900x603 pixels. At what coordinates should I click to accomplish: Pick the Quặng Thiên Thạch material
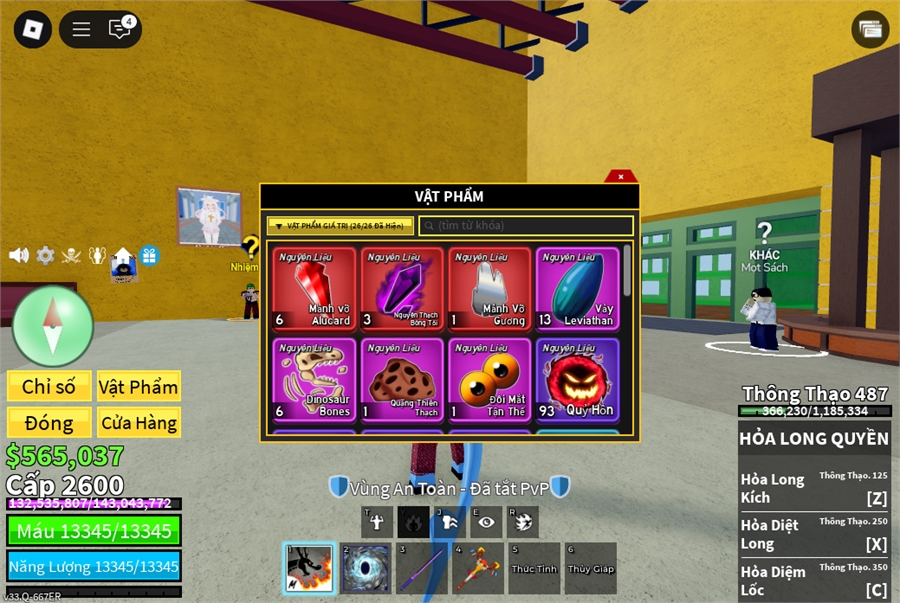click(402, 380)
